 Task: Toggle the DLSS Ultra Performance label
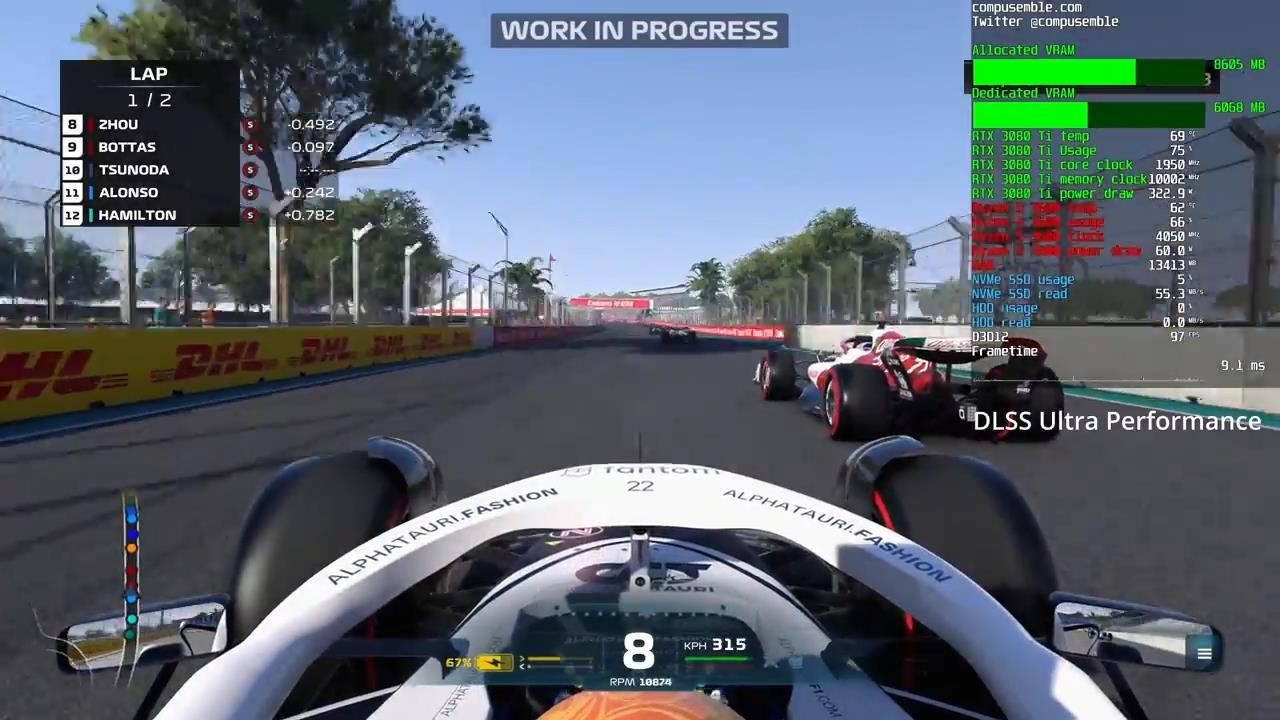[1116, 421]
